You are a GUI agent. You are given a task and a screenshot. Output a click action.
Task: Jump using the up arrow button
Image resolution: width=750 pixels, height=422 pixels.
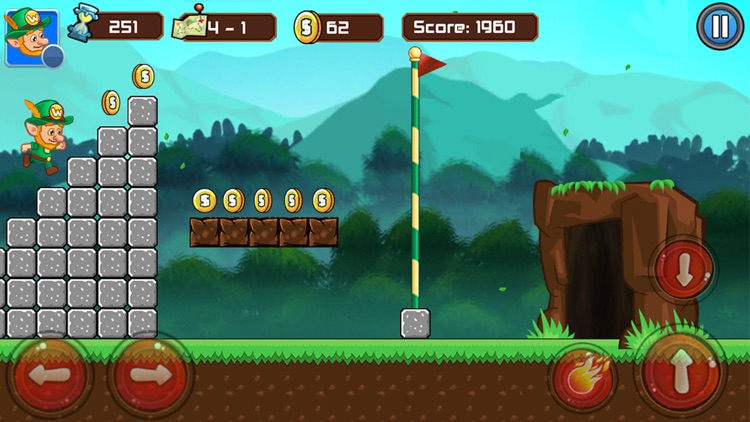[680, 372]
